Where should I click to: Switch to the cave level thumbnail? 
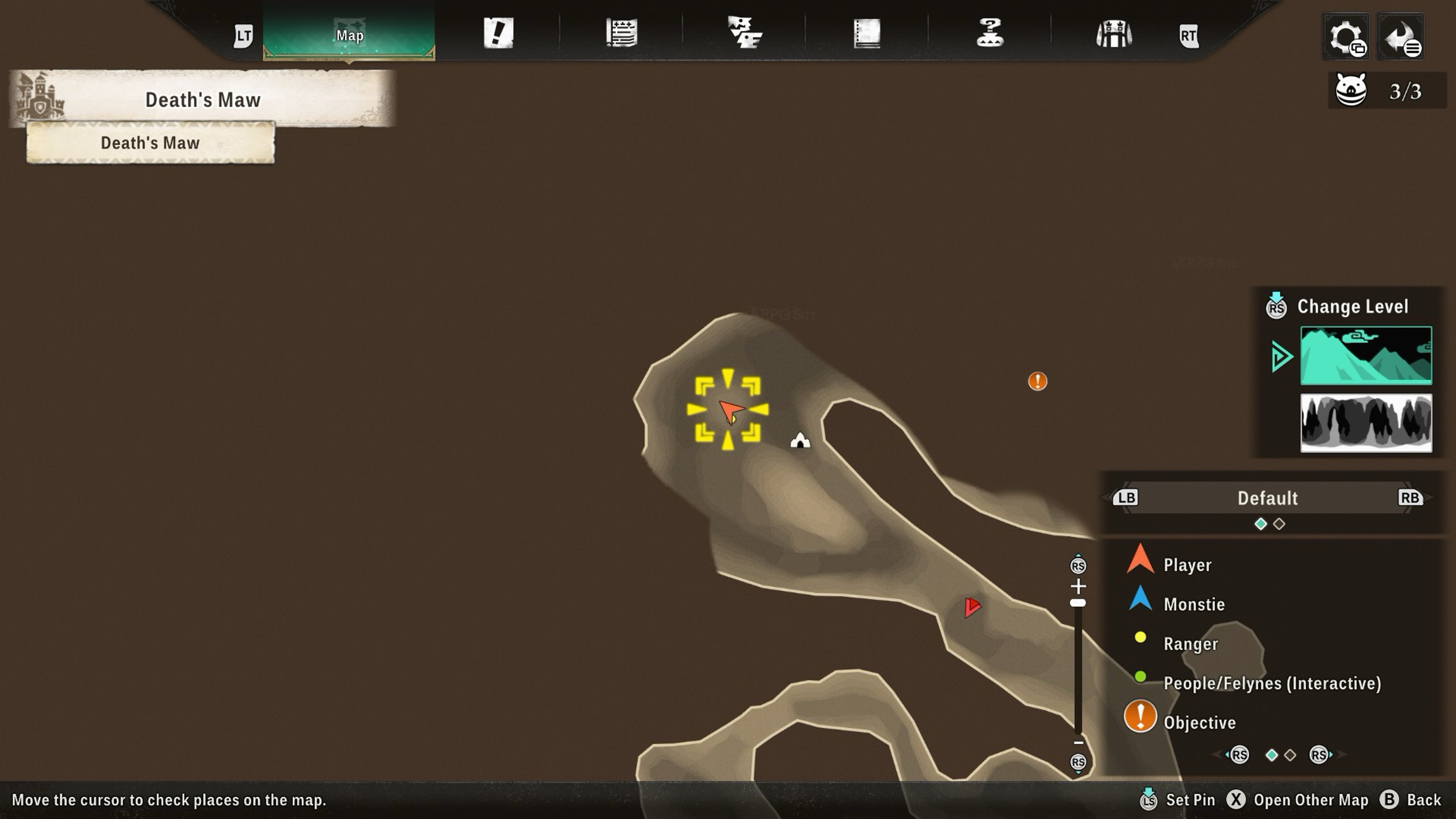click(1366, 423)
